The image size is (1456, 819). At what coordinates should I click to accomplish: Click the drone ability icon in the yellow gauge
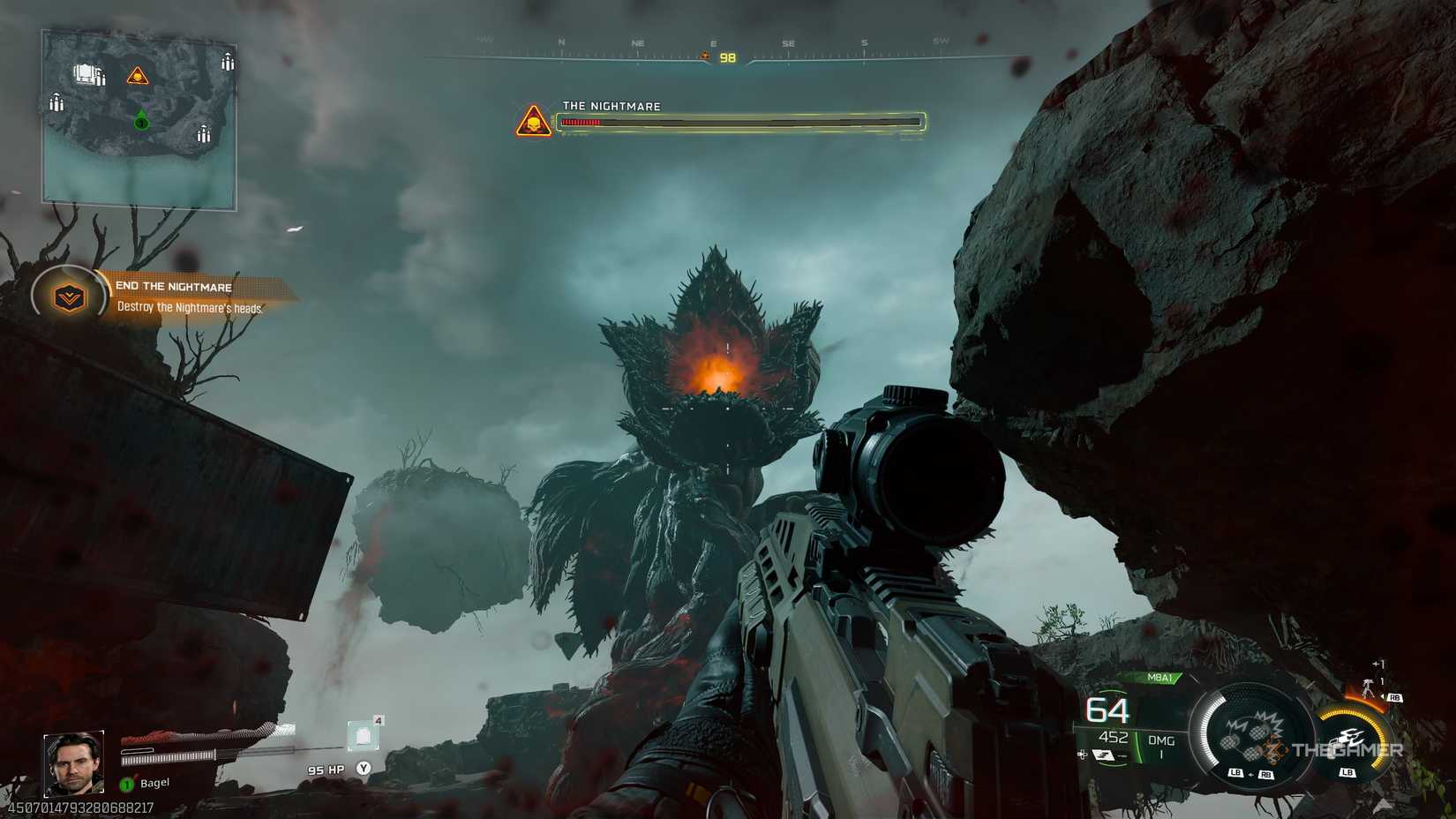click(x=1347, y=739)
